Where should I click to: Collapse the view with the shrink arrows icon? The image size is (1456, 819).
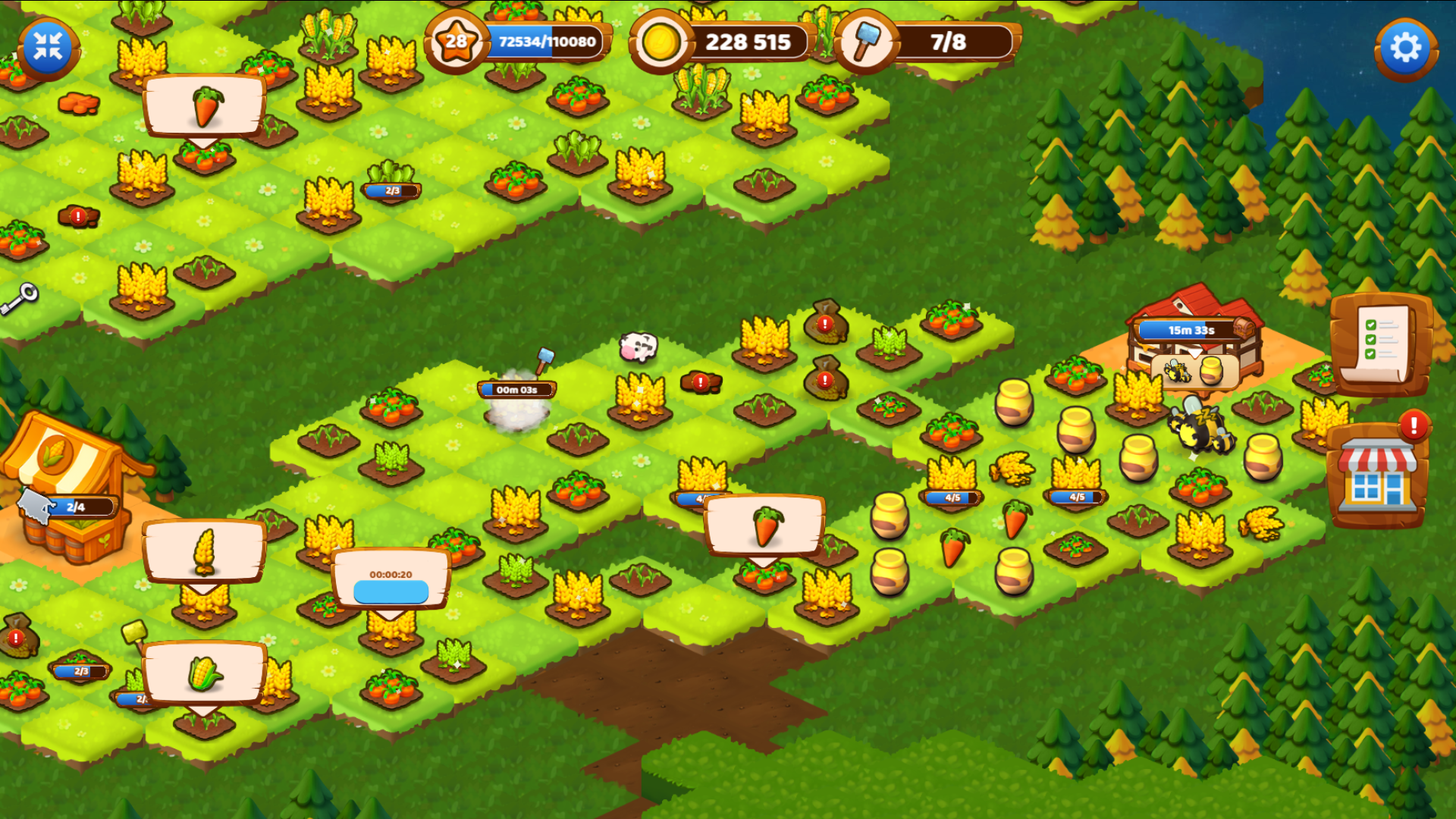47,47
